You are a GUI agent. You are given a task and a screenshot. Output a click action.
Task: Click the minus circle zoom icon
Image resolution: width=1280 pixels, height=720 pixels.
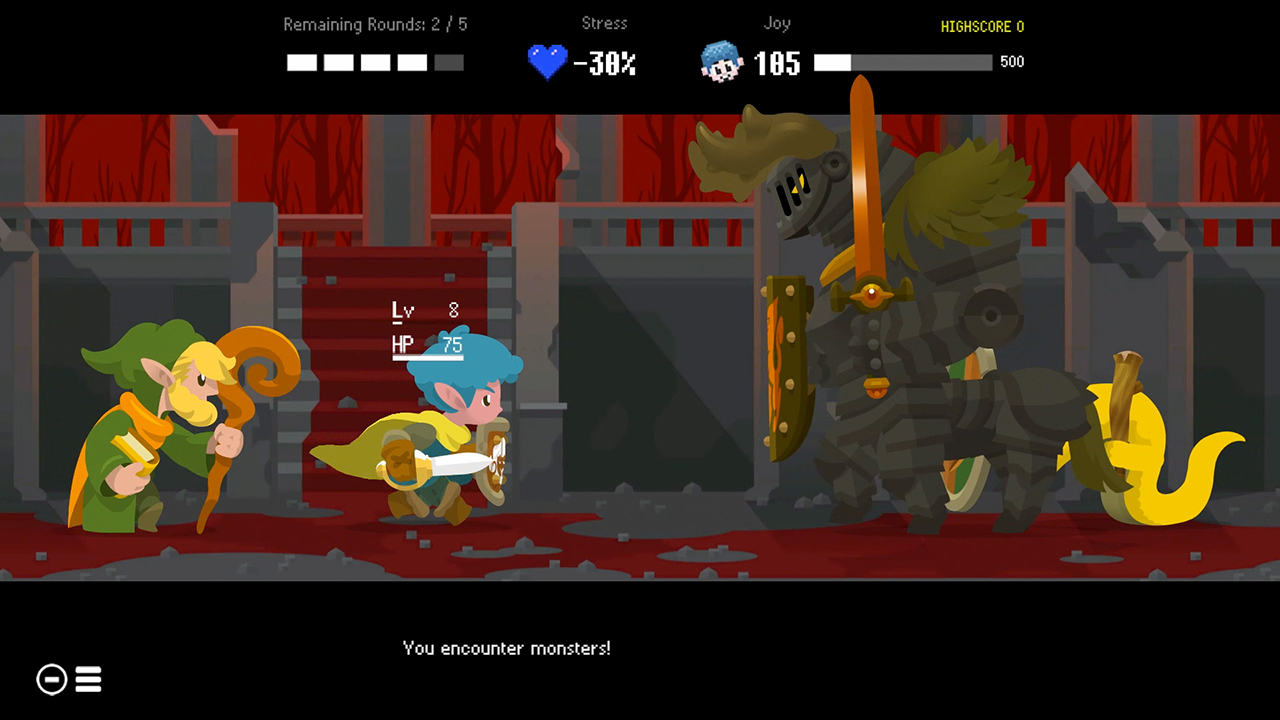click(51, 679)
